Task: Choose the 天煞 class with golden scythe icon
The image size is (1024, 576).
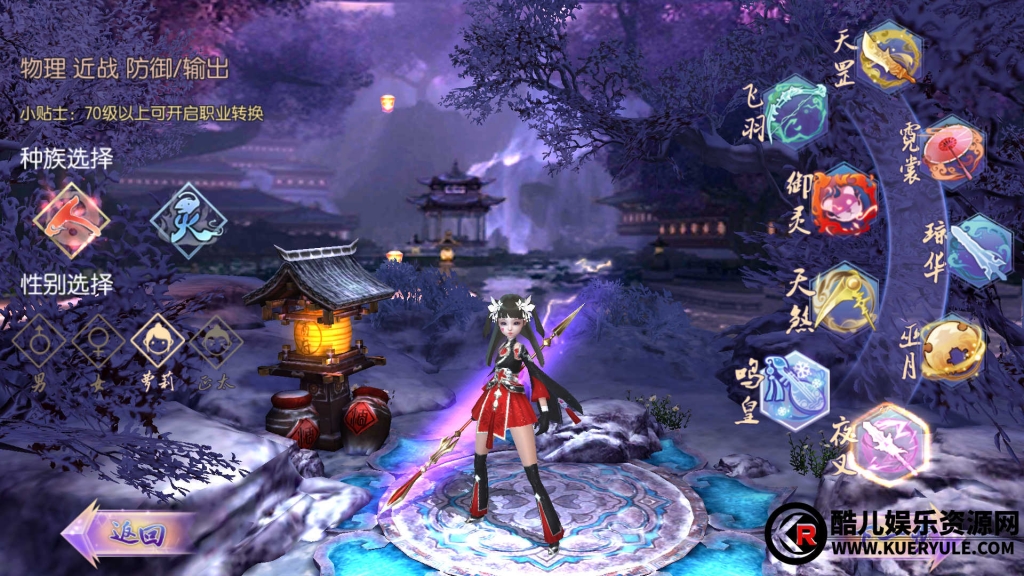Action: click(844, 297)
